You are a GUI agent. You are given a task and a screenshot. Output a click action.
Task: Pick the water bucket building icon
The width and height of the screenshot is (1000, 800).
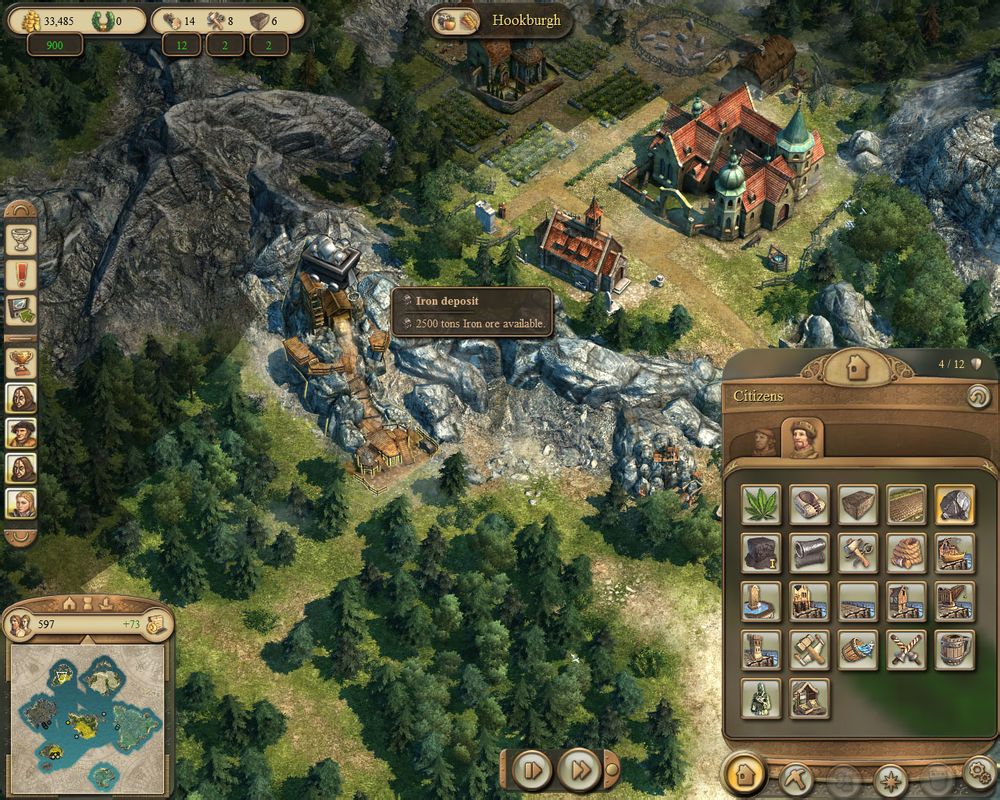coord(858,650)
